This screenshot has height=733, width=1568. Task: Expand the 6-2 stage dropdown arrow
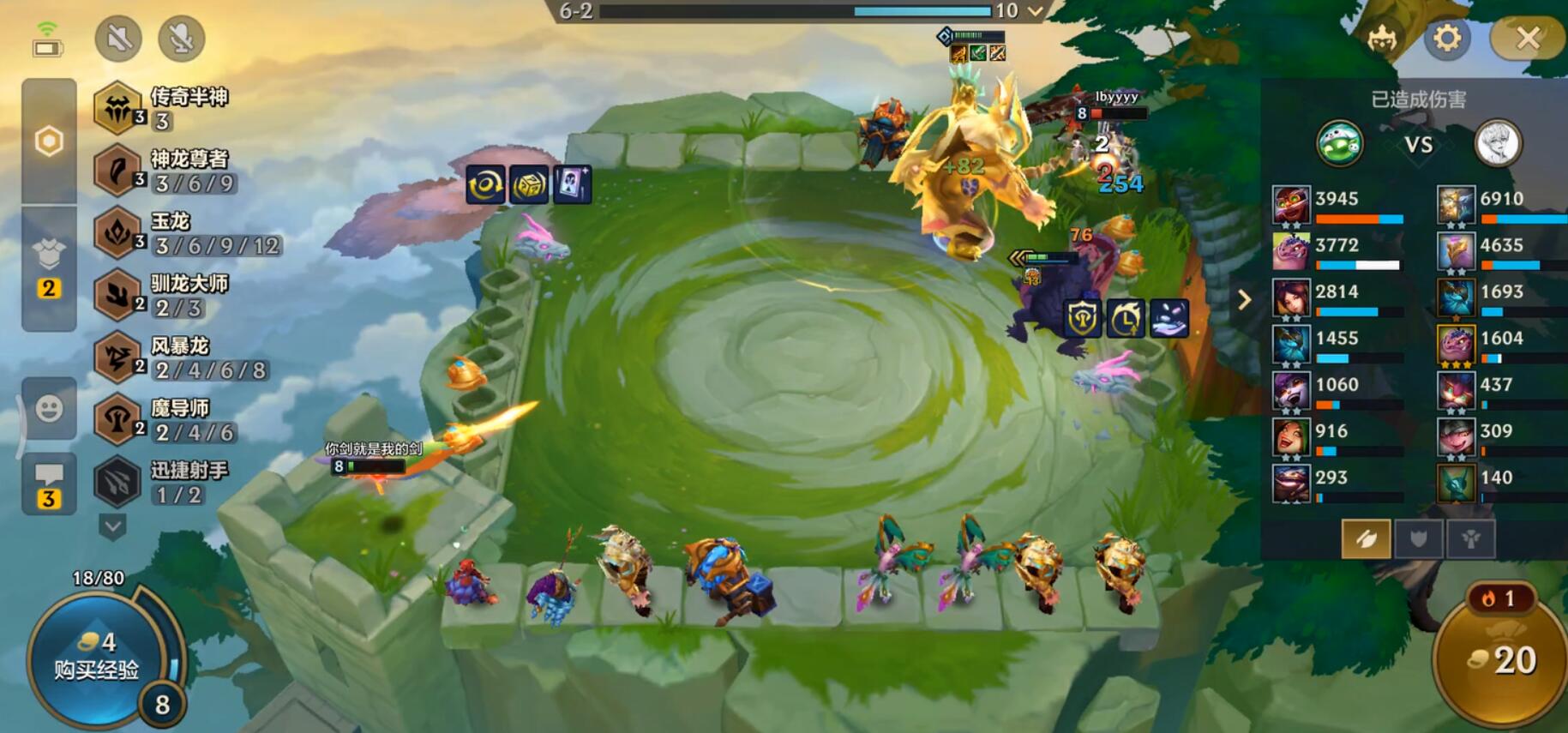coord(1036,11)
